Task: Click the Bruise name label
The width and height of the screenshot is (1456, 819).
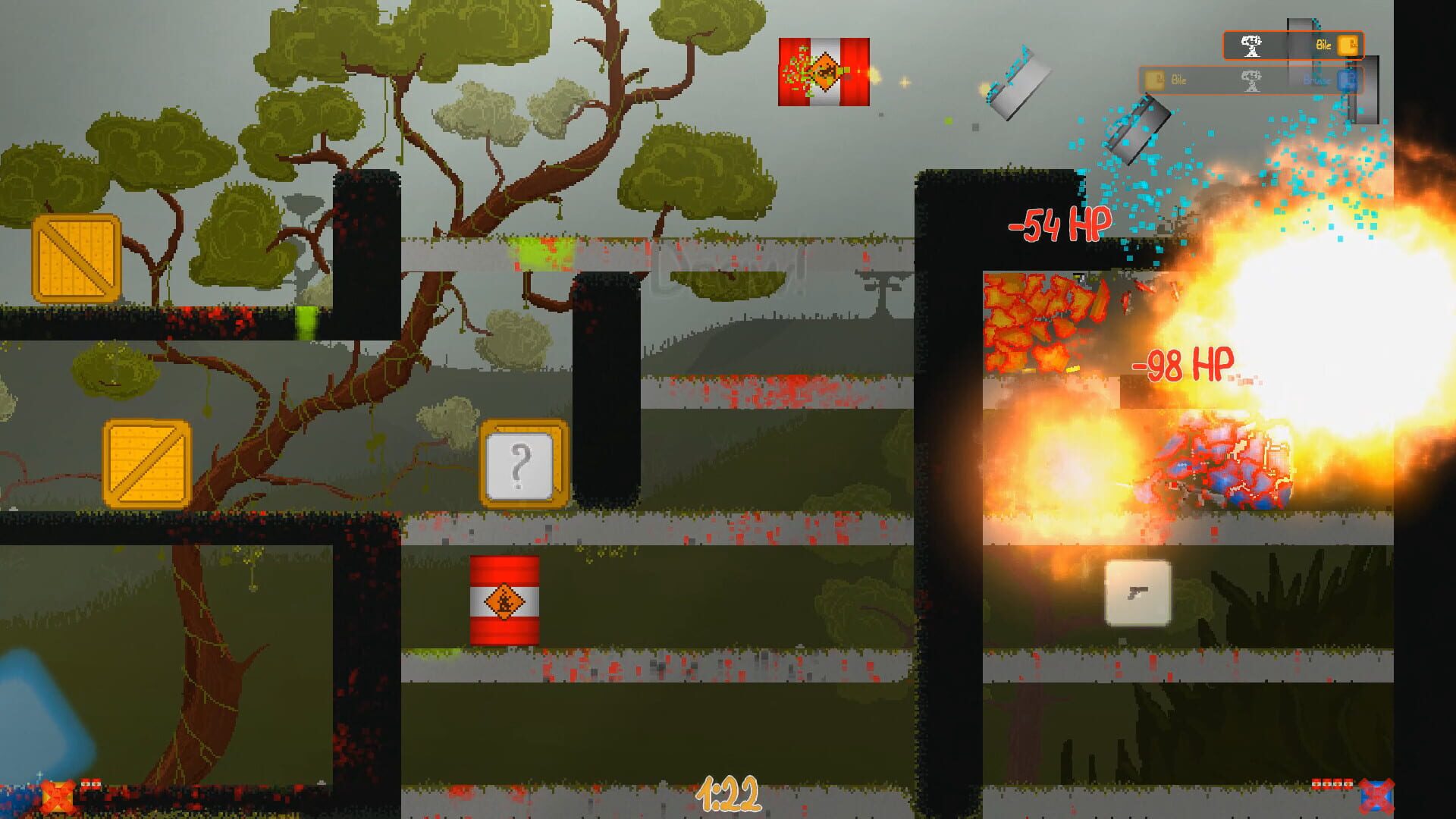Action: coord(1316,81)
